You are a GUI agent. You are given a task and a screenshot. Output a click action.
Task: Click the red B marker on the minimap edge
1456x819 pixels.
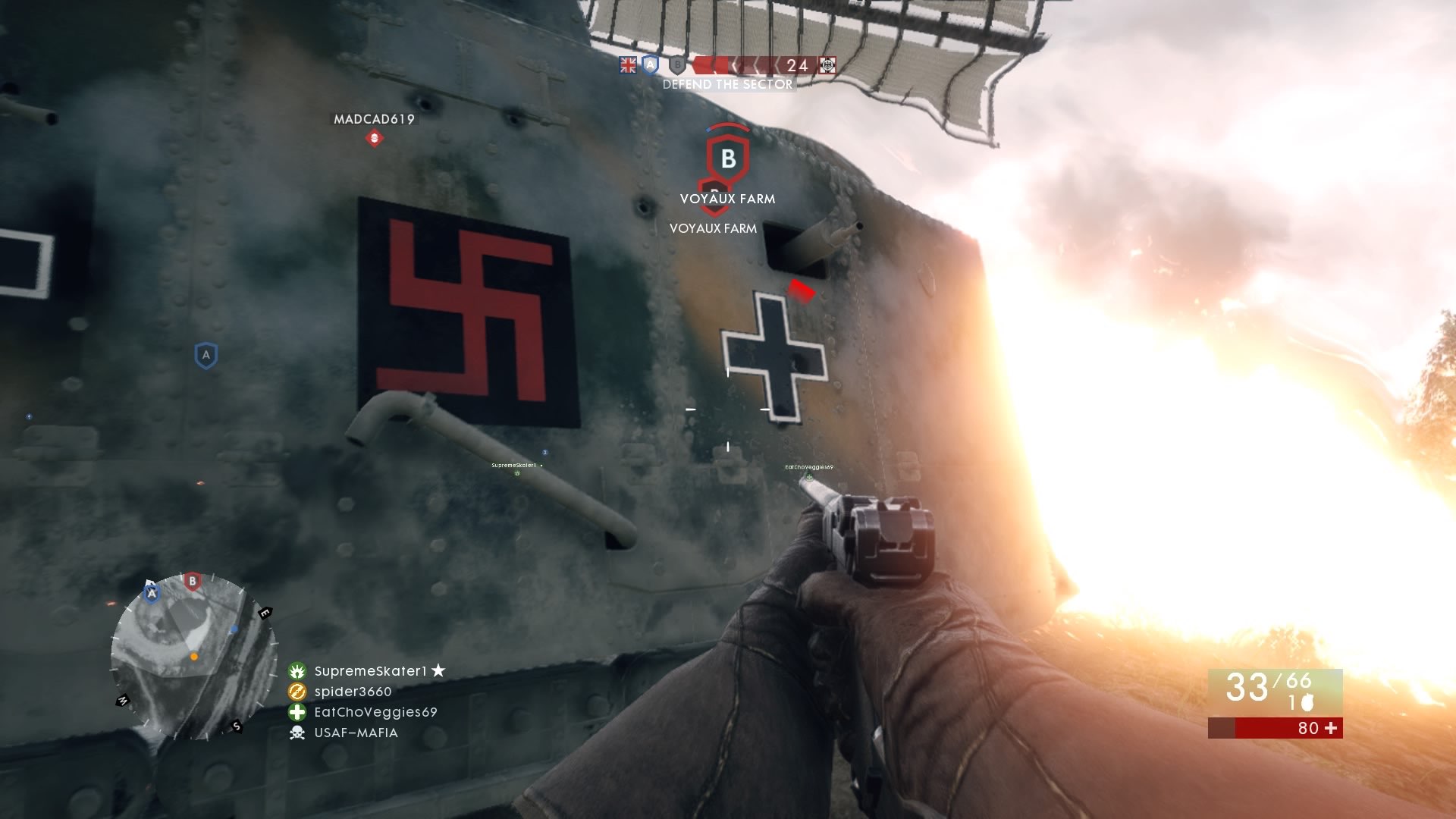coord(193,582)
